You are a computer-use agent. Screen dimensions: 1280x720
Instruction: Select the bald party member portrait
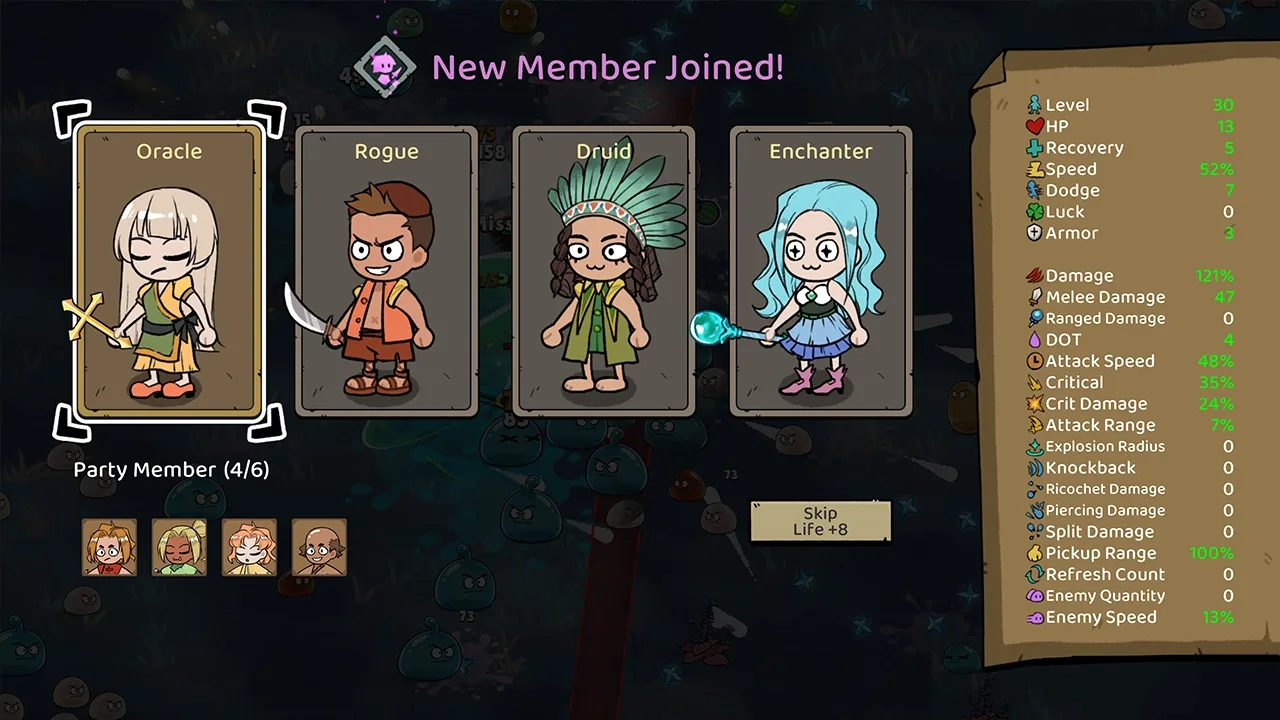319,547
